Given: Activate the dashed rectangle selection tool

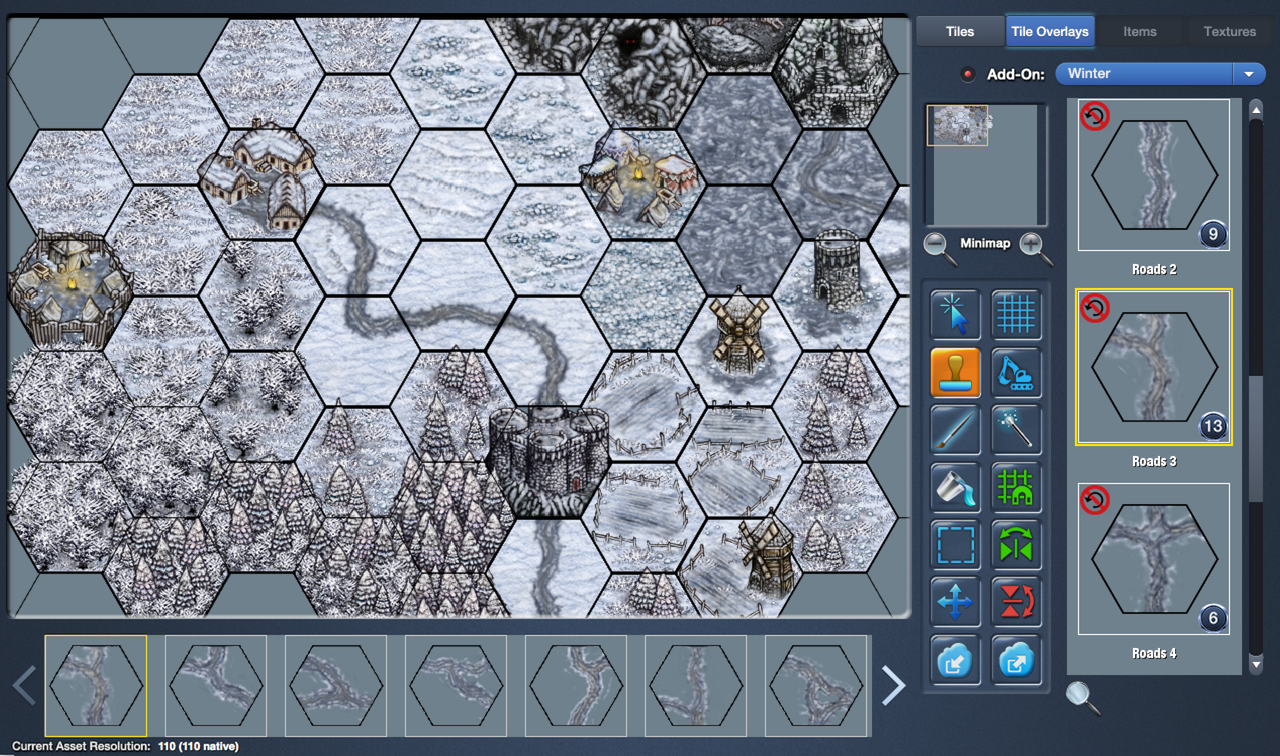Looking at the screenshot, I should (955, 546).
